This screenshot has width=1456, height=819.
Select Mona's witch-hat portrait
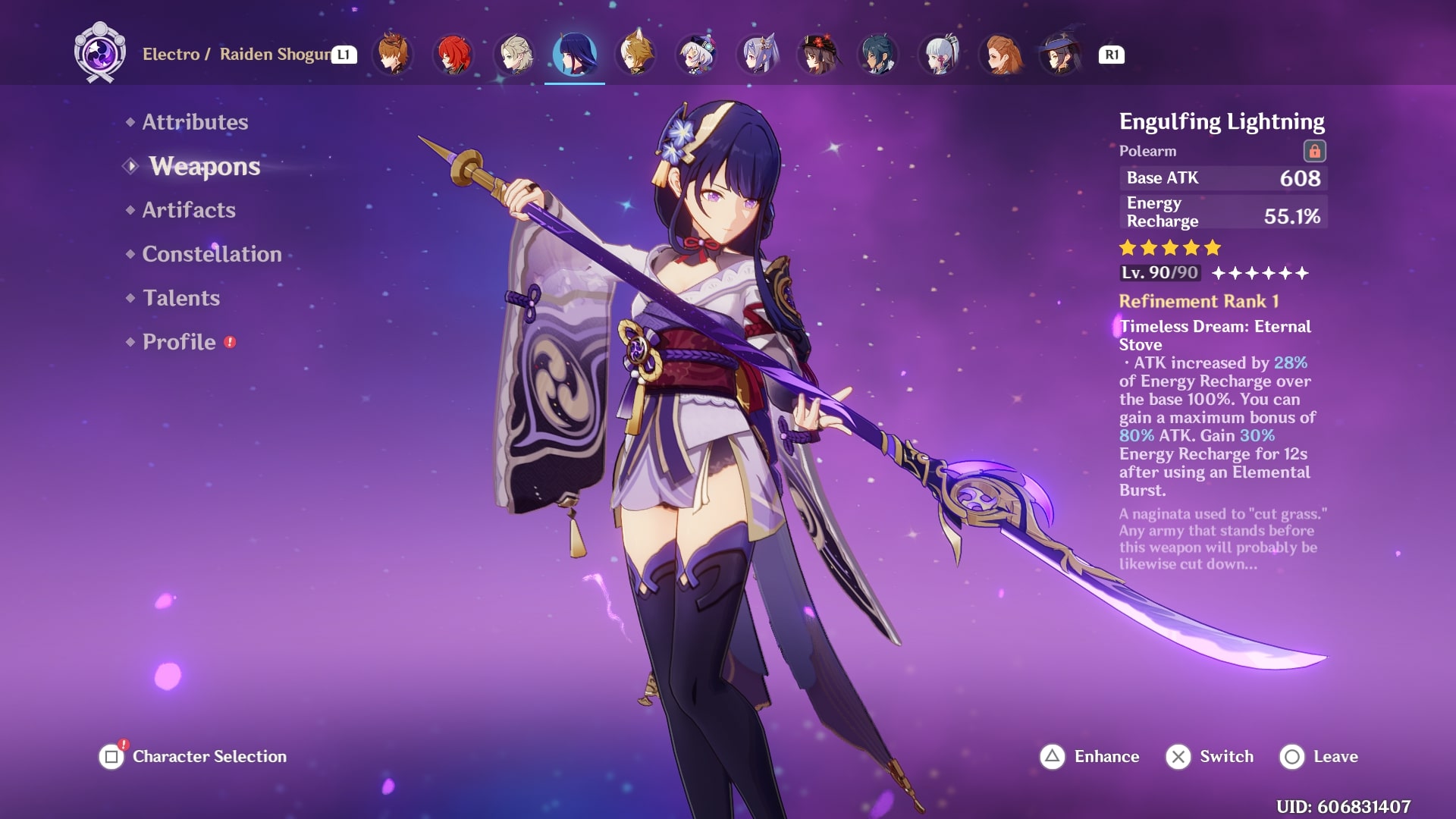pos(1061,55)
